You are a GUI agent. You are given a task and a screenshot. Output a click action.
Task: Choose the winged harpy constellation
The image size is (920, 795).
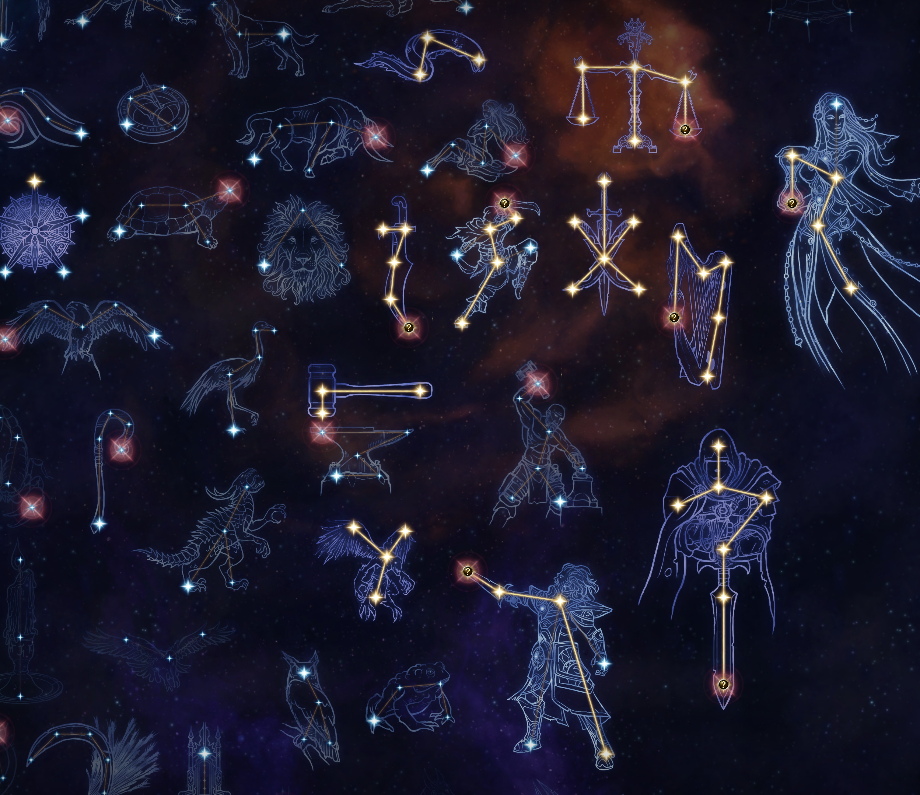tap(372, 560)
